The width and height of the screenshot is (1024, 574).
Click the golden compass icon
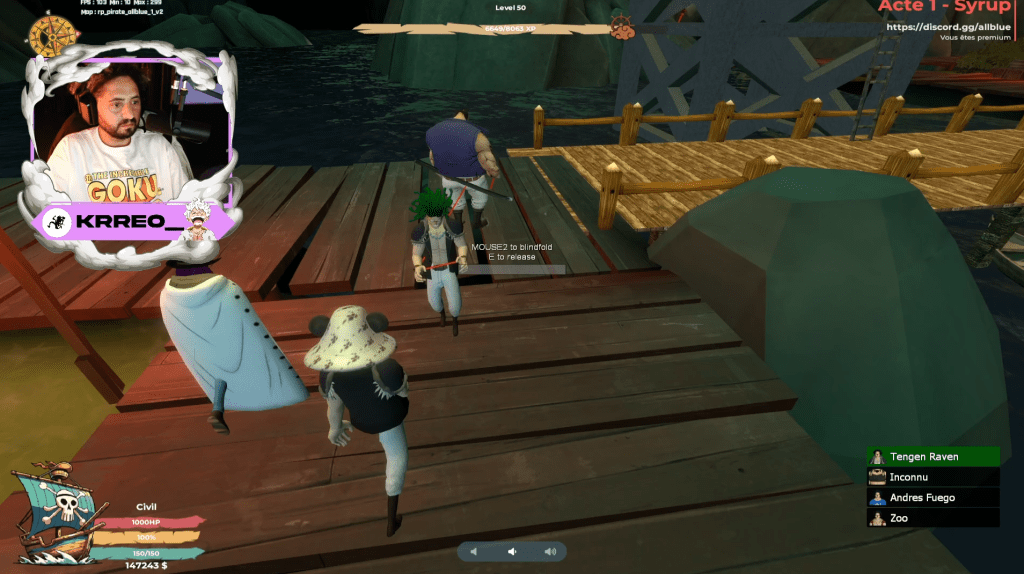tap(48, 35)
